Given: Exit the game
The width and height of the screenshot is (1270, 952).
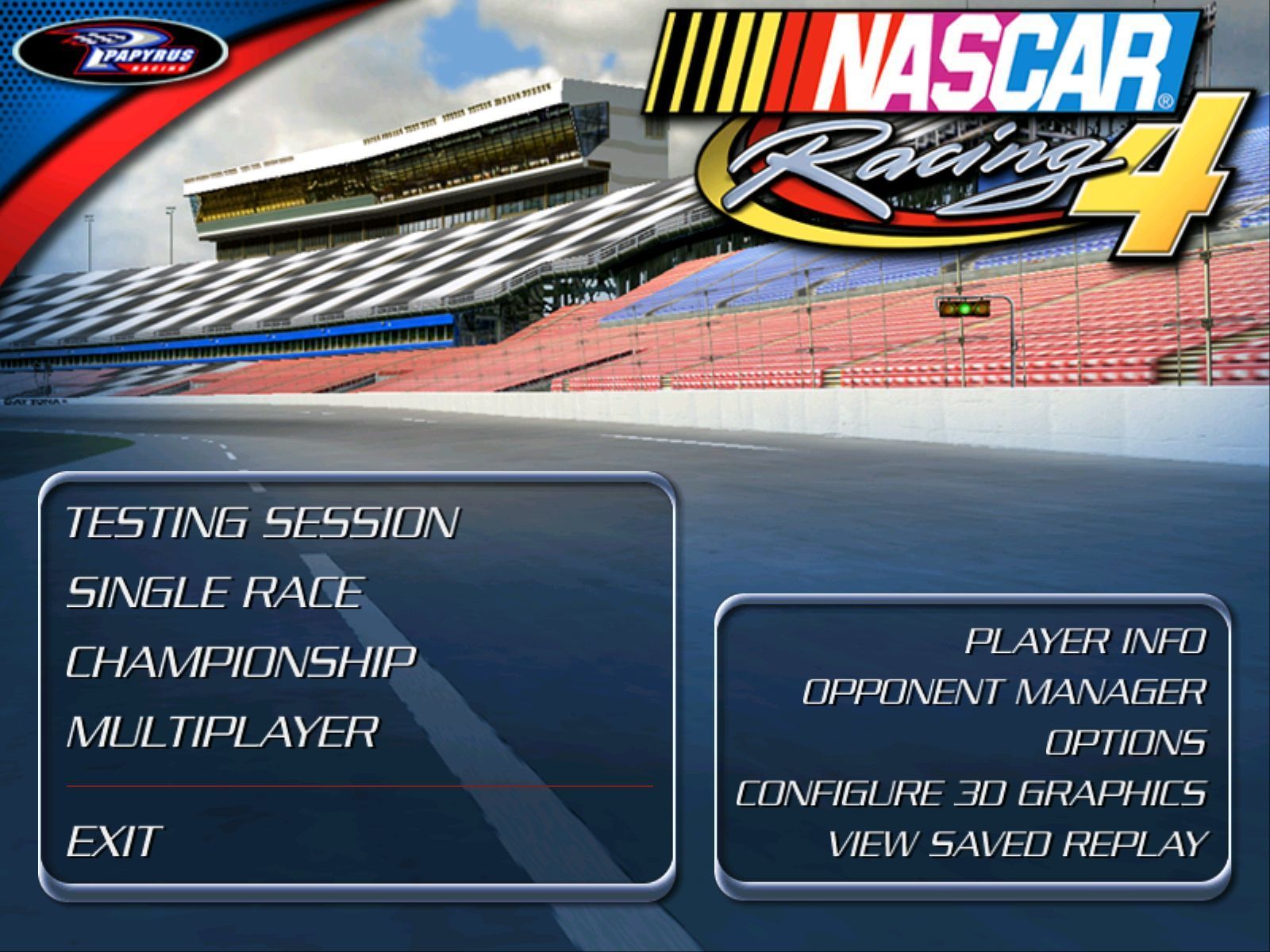Looking at the screenshot, I should tap(111, 839).
